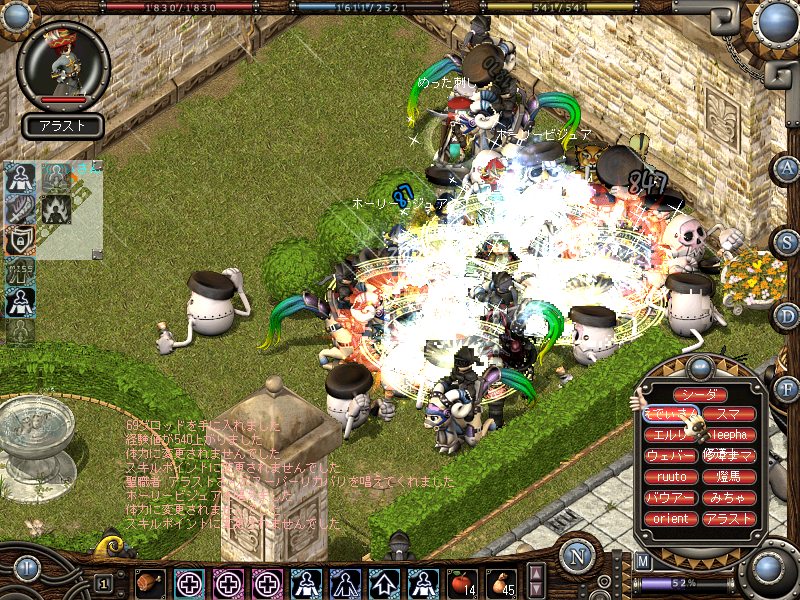Image resolution: width=800 pixels, height=600 pixels.
Task: Click the アラスト character portrait
Action: click(x=64, y=67)
